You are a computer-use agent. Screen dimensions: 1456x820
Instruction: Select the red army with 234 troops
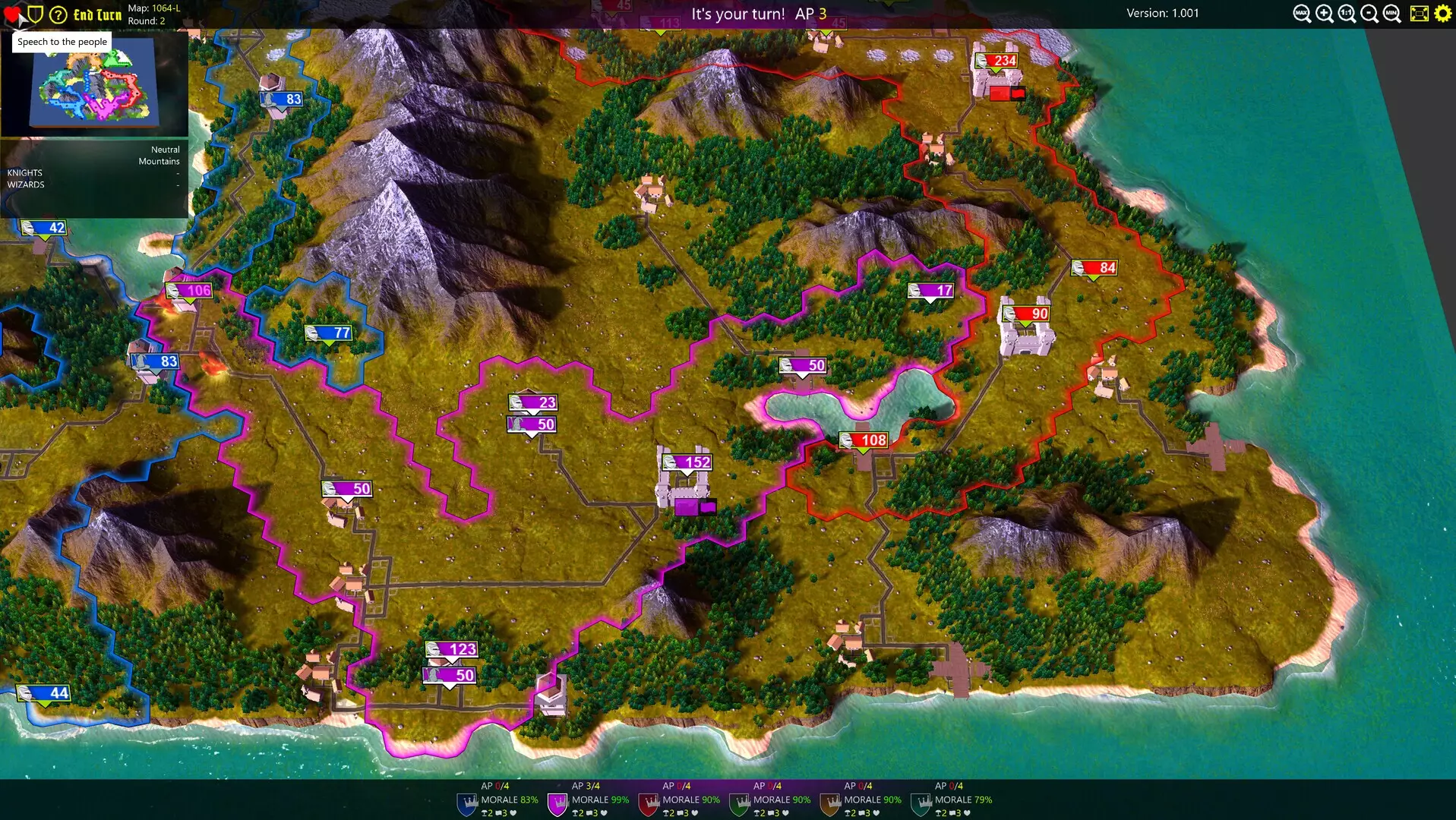tap(996, 61)
